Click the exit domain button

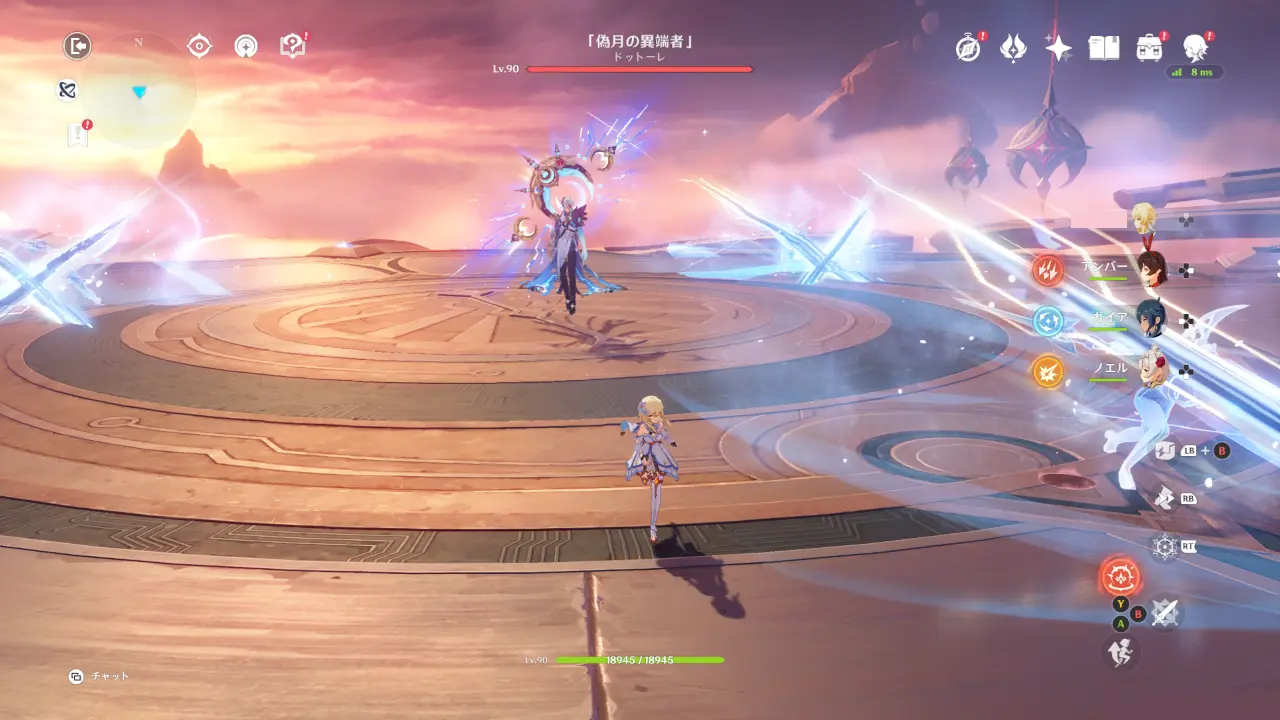(x=77, y=46)
